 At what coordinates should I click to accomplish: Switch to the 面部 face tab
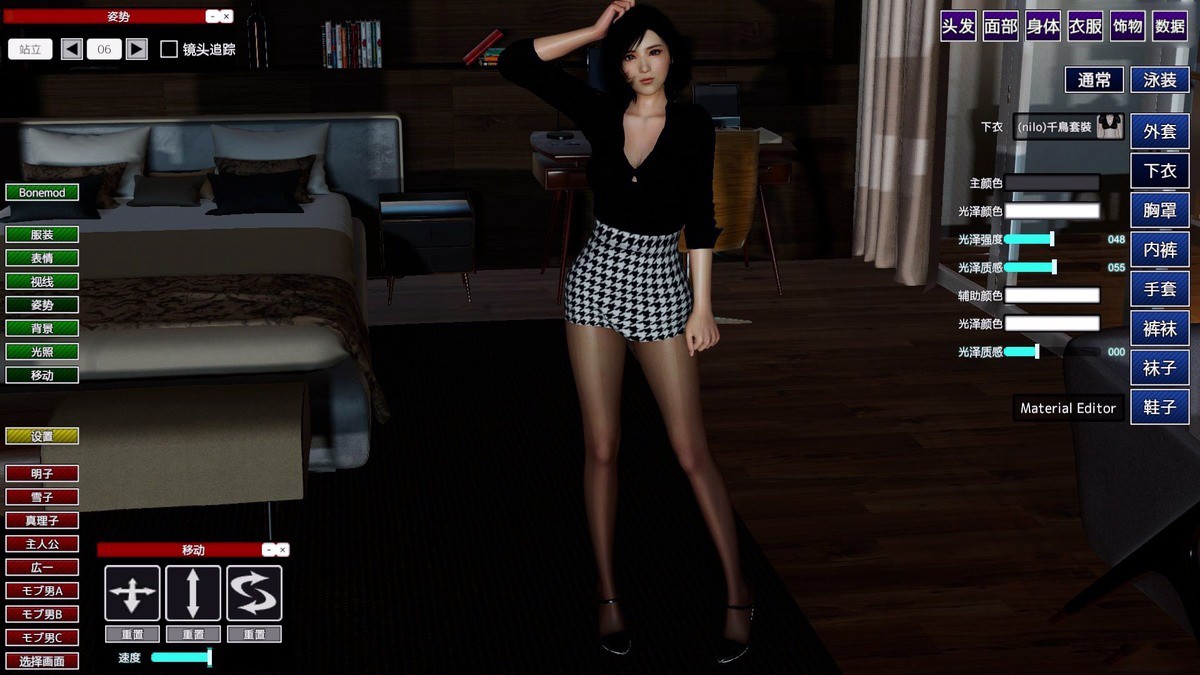1000,27
